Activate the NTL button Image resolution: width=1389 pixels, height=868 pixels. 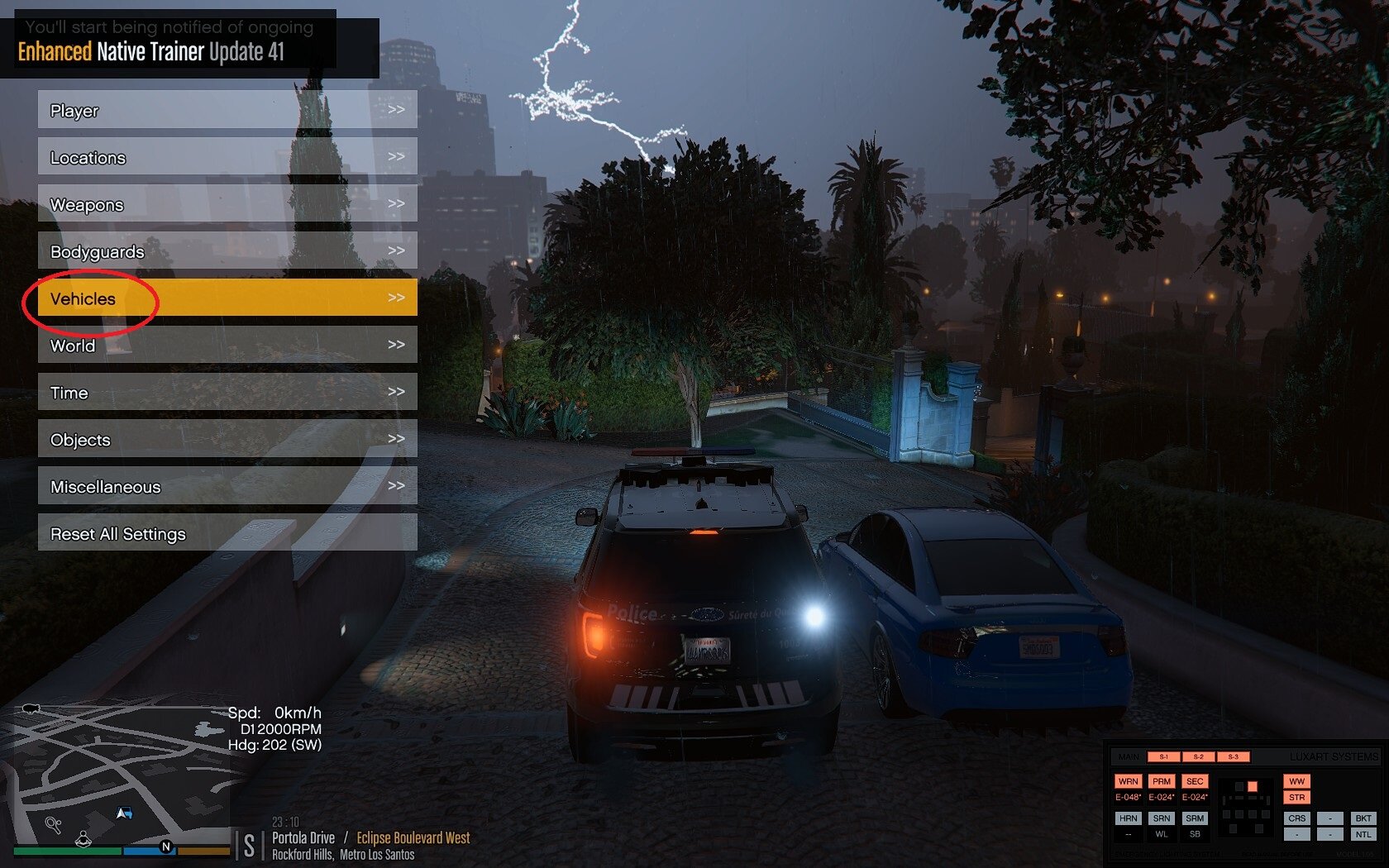point(1363,835)
